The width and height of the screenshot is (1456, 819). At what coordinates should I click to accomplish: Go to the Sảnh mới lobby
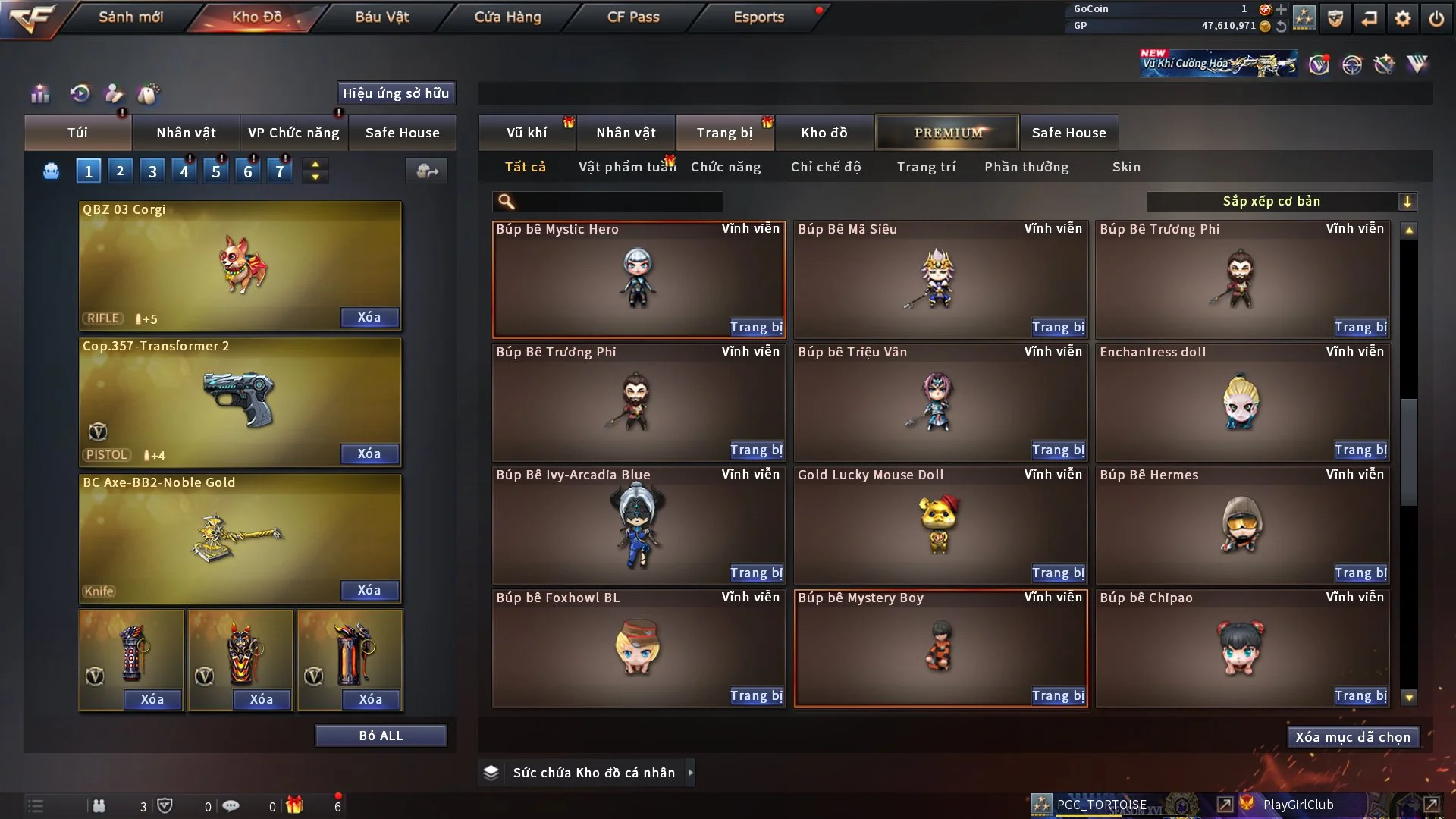click(x=130, y=17)
